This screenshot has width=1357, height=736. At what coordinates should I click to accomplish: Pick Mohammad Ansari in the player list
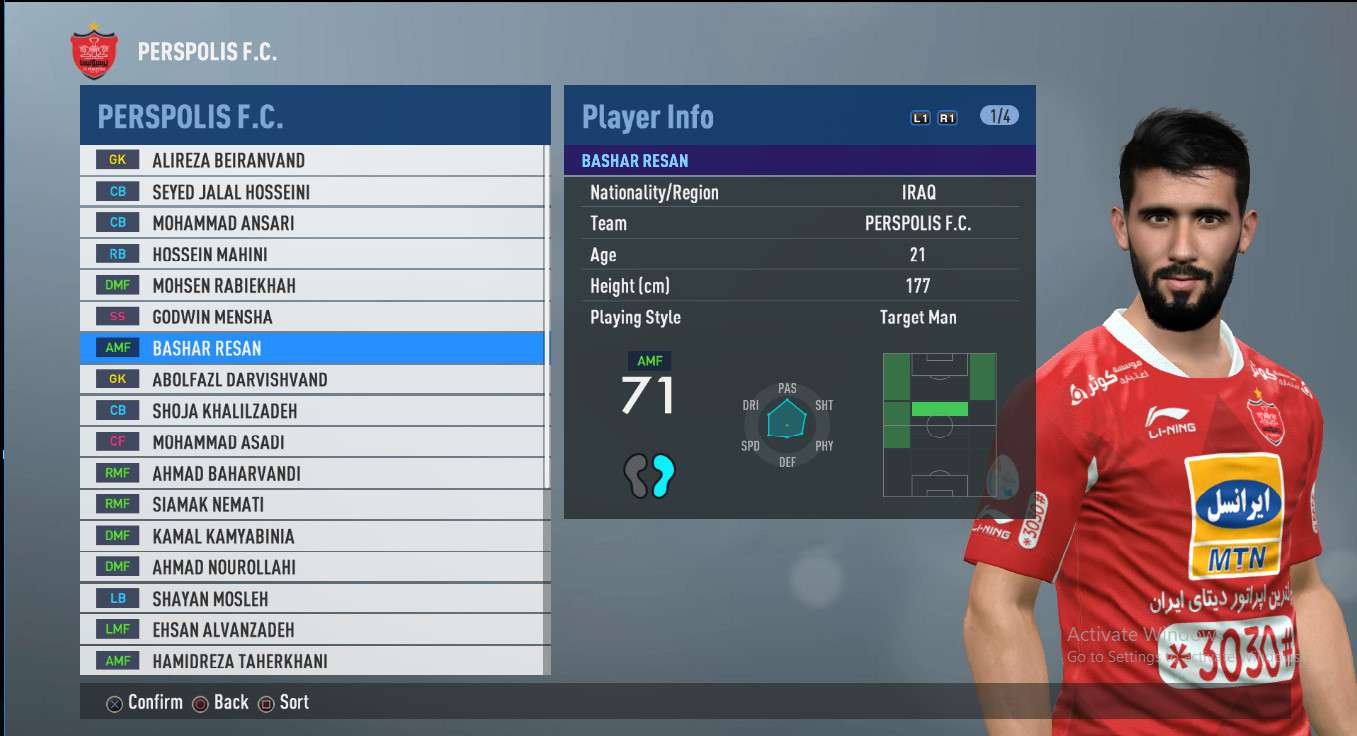(223, 223)
